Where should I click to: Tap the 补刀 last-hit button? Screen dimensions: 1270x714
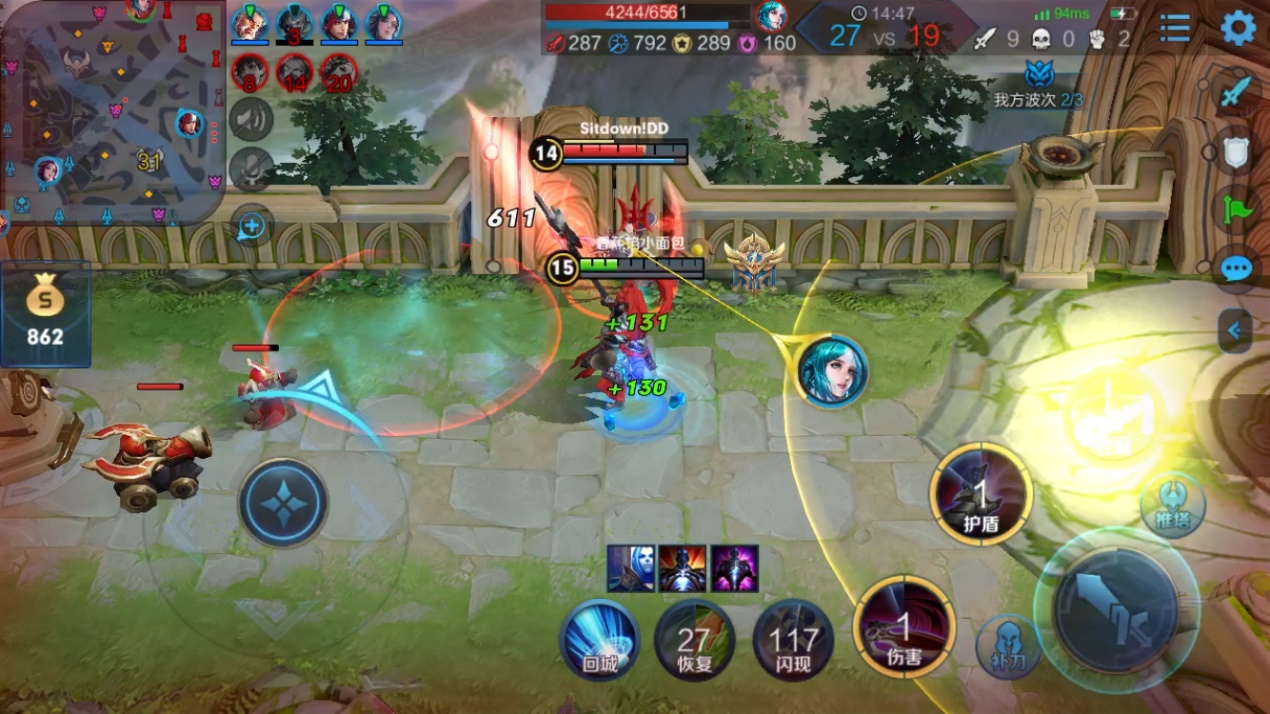pyautogui.click(x=1008, y=645)
